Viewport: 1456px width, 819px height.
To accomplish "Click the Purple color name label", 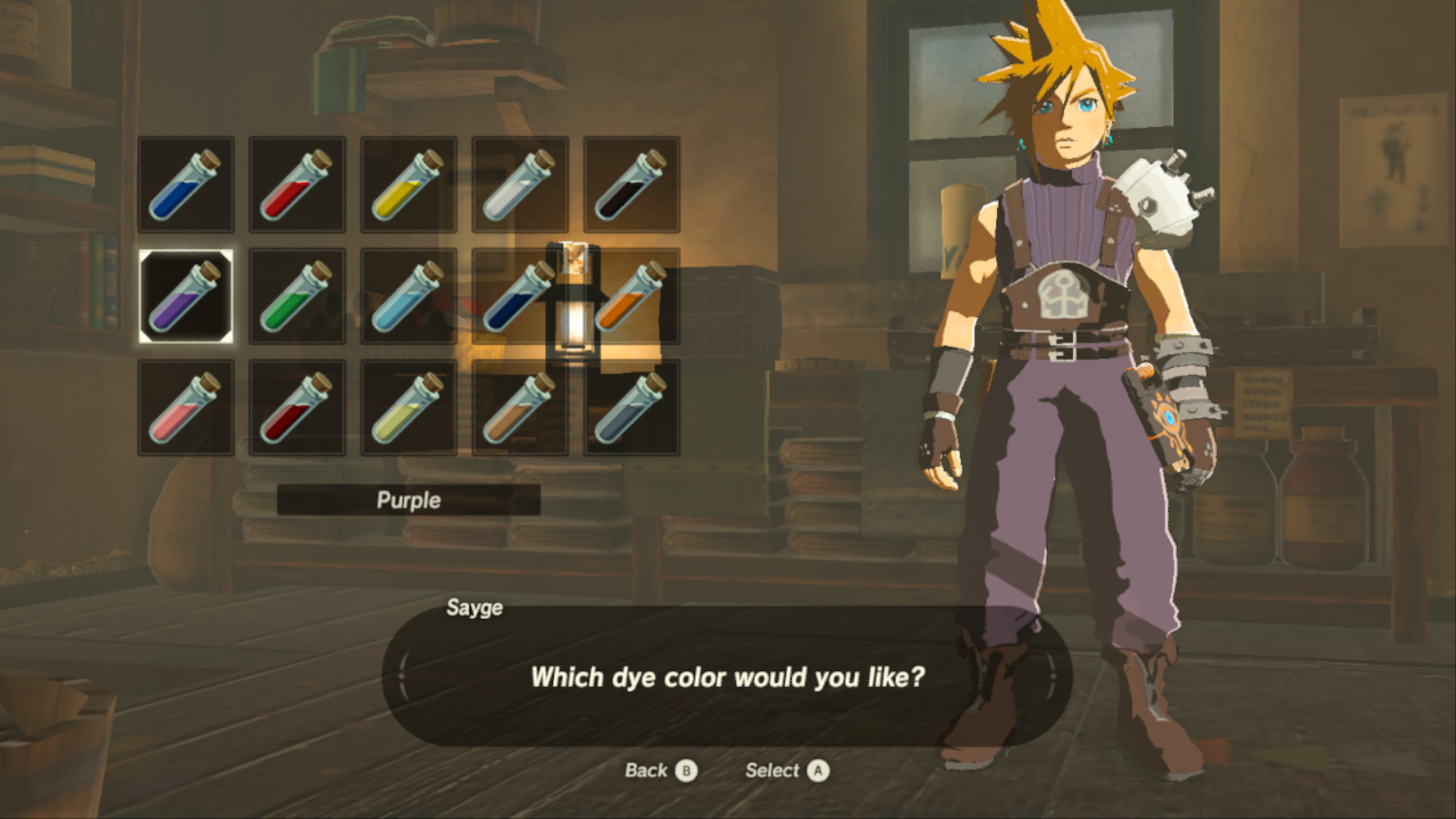I will pyautogui.click(x=408, y=500).
